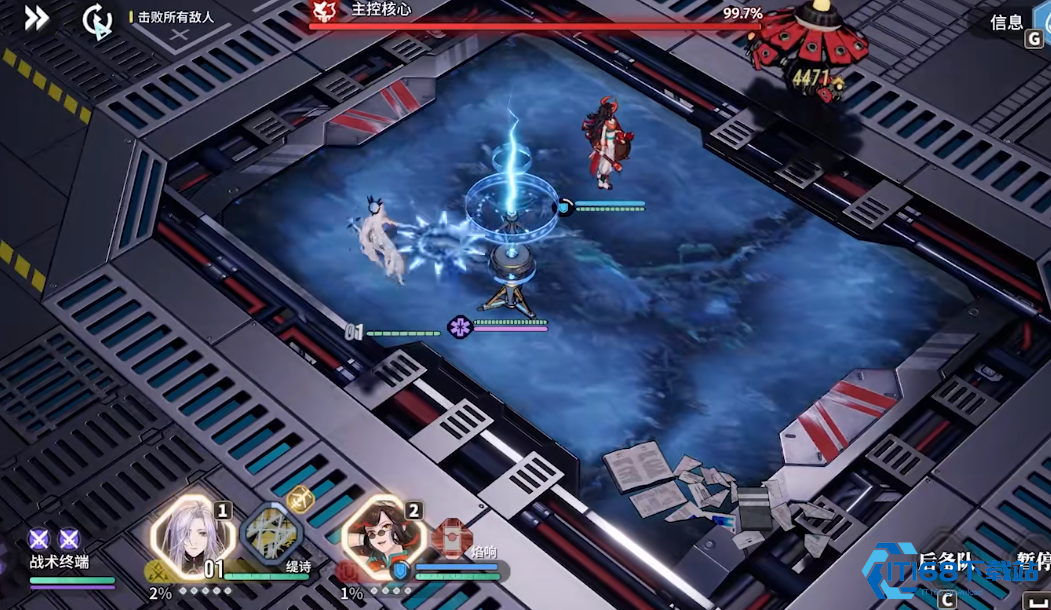The height and width of the screenshot is (610, 1051).
Task: Select the red-haired character portrait with sunglasses
Action: (x=381, y=538)
